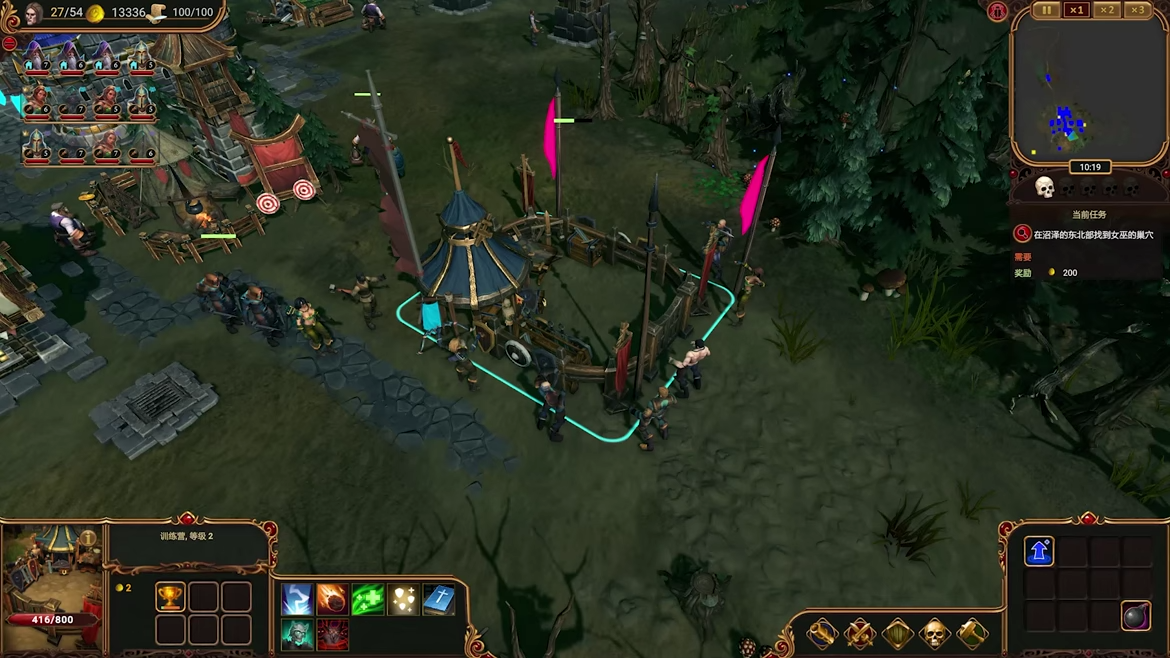Click on the minimap

(1089, 92)
